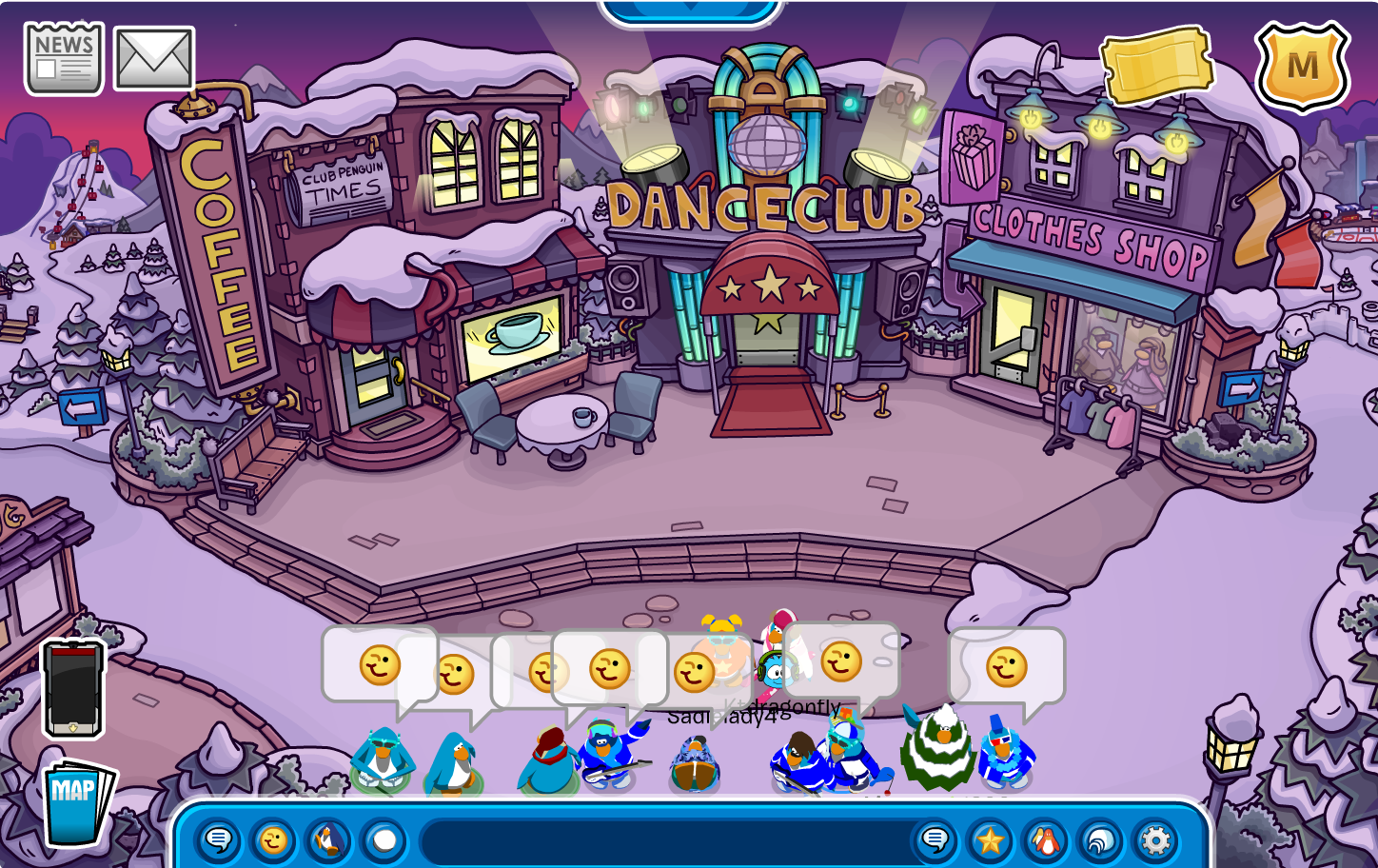This screenshot has width=1378, height=868.
Task: Open the gold star player card button
Action: 990,840
